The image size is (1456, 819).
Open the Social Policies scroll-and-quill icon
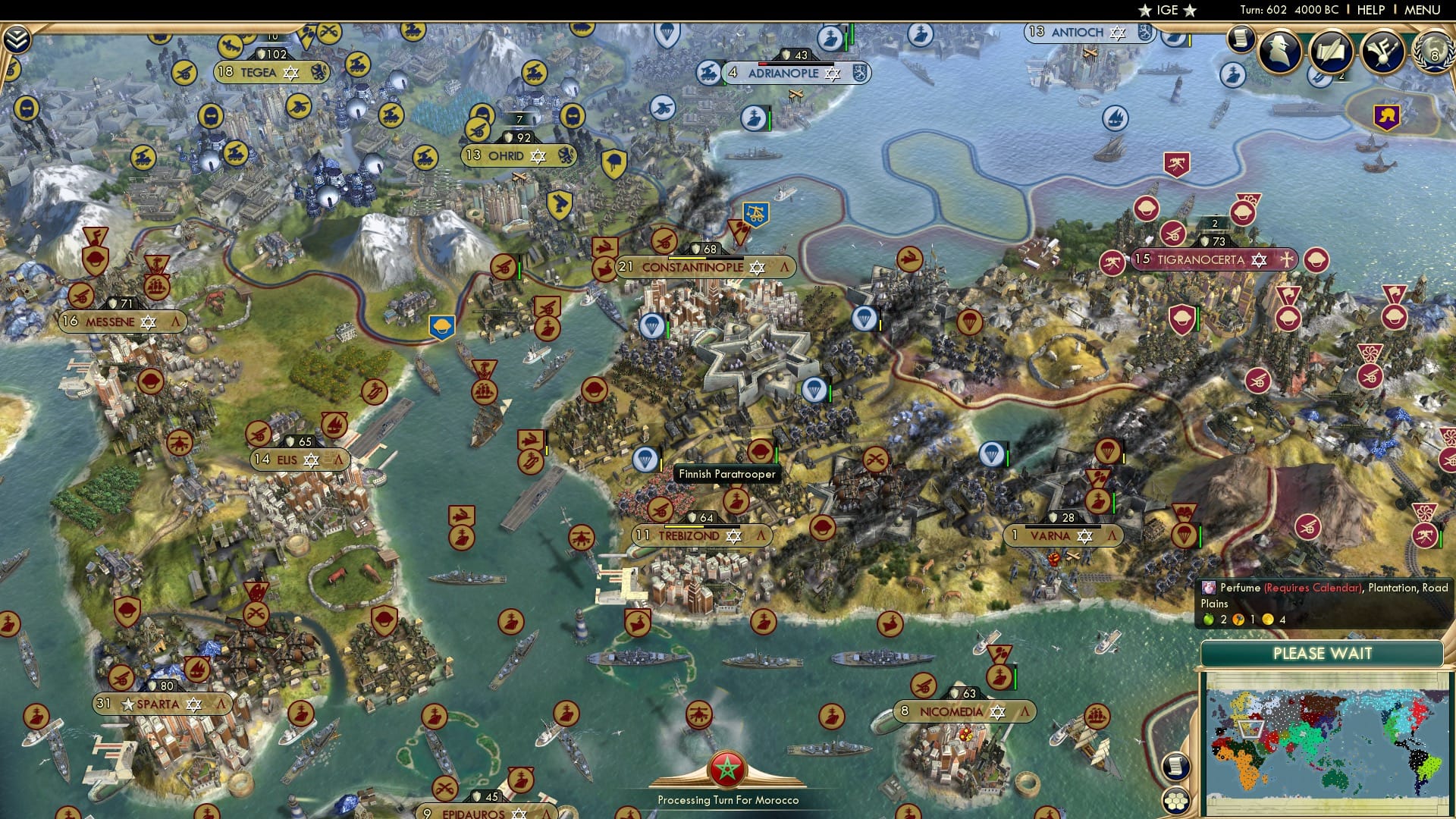click(1331, 52)
